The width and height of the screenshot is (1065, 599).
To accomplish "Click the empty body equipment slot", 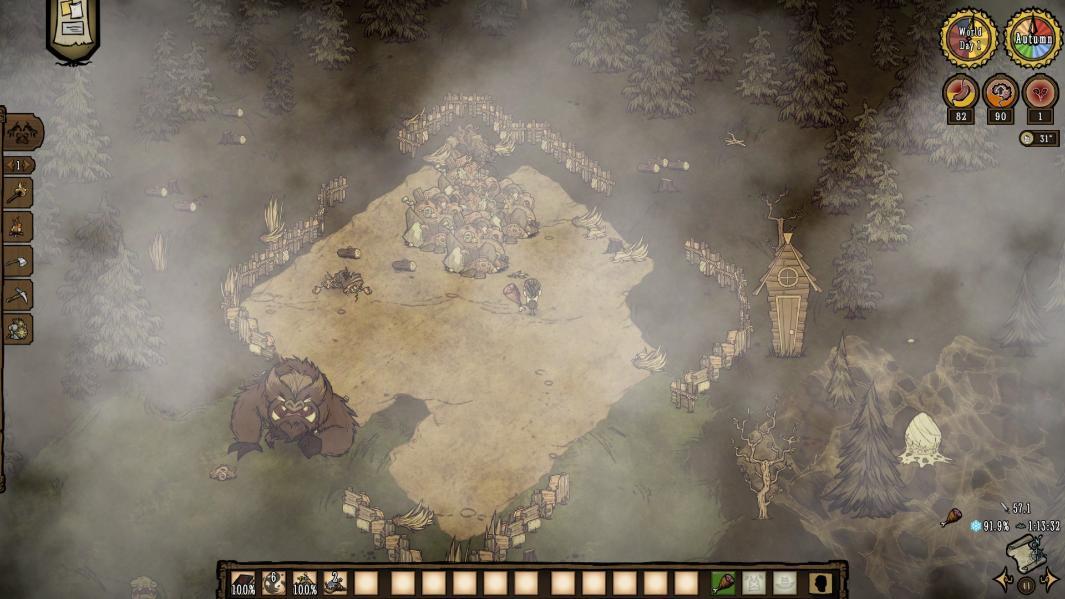I will pos(754,582).
